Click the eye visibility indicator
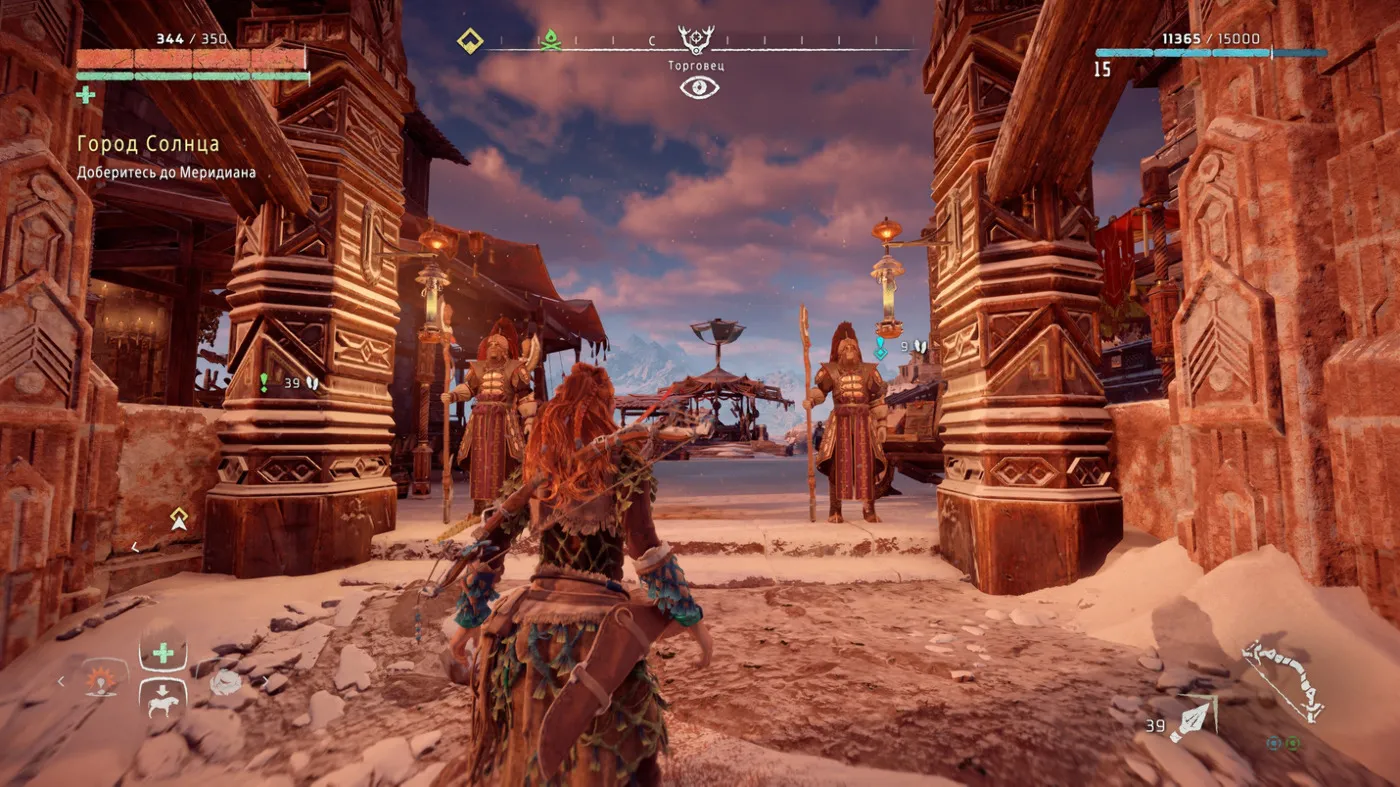1400x787 pixels. click(699, 87)
